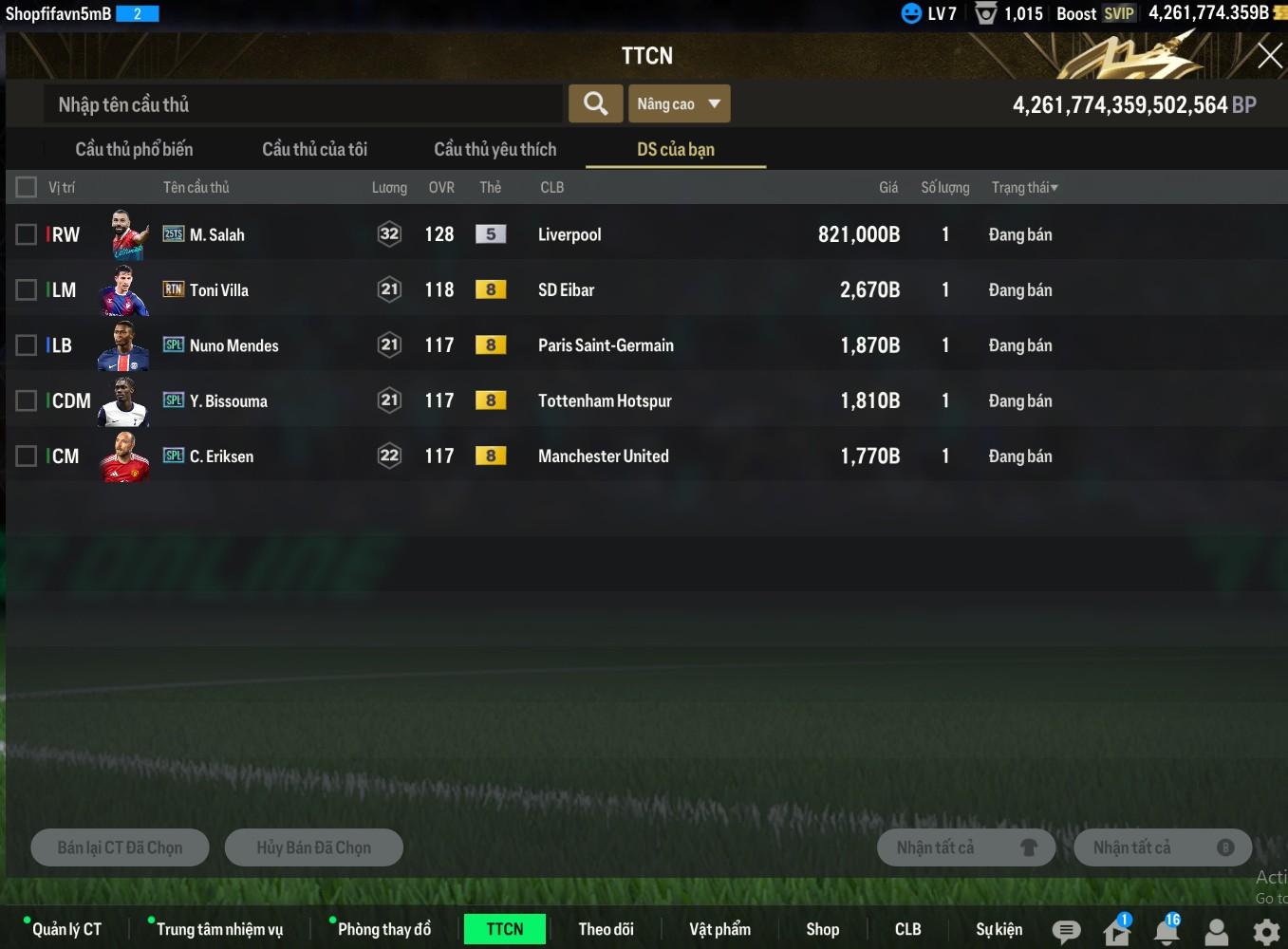Select the DS của bạn tab

coord(675,149)
